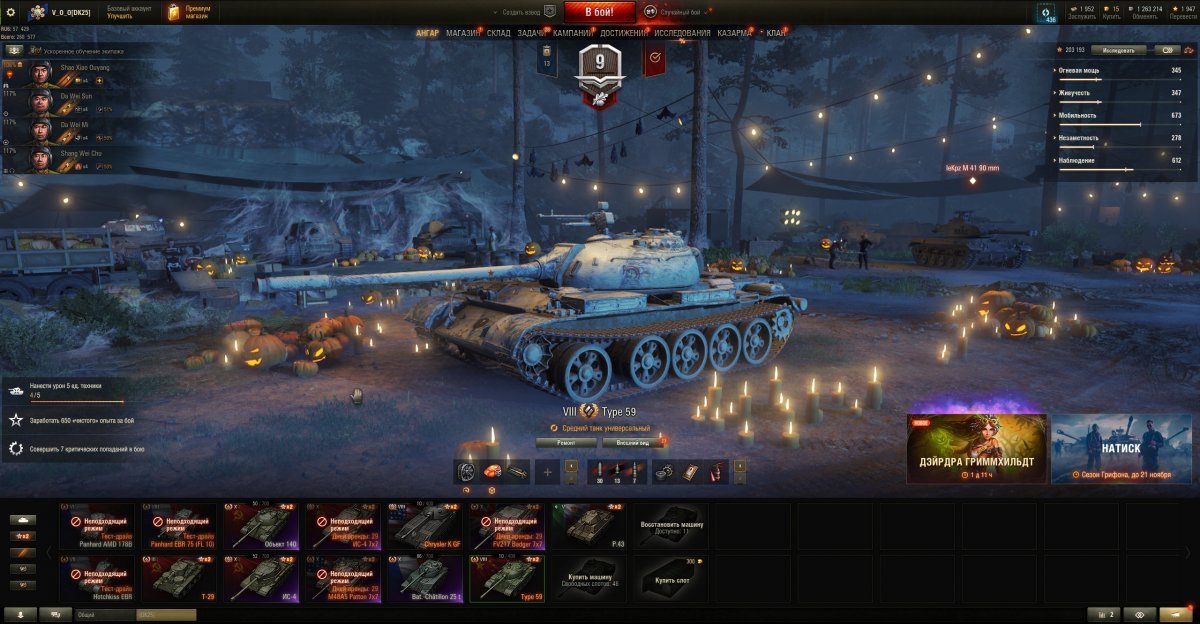Open «Внешний вид» customization
Viewport: 1200px width, 624px height.
tap(634, 442)
